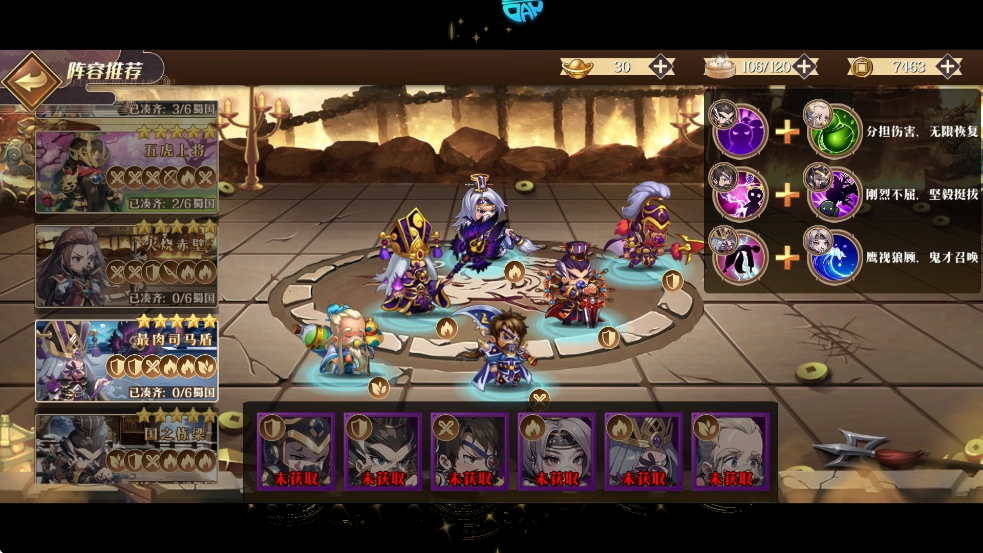The height and width of the screenshot is (553, 983).
Task: Add copper coins with the plus button
Action: click(x=948, y=67)
